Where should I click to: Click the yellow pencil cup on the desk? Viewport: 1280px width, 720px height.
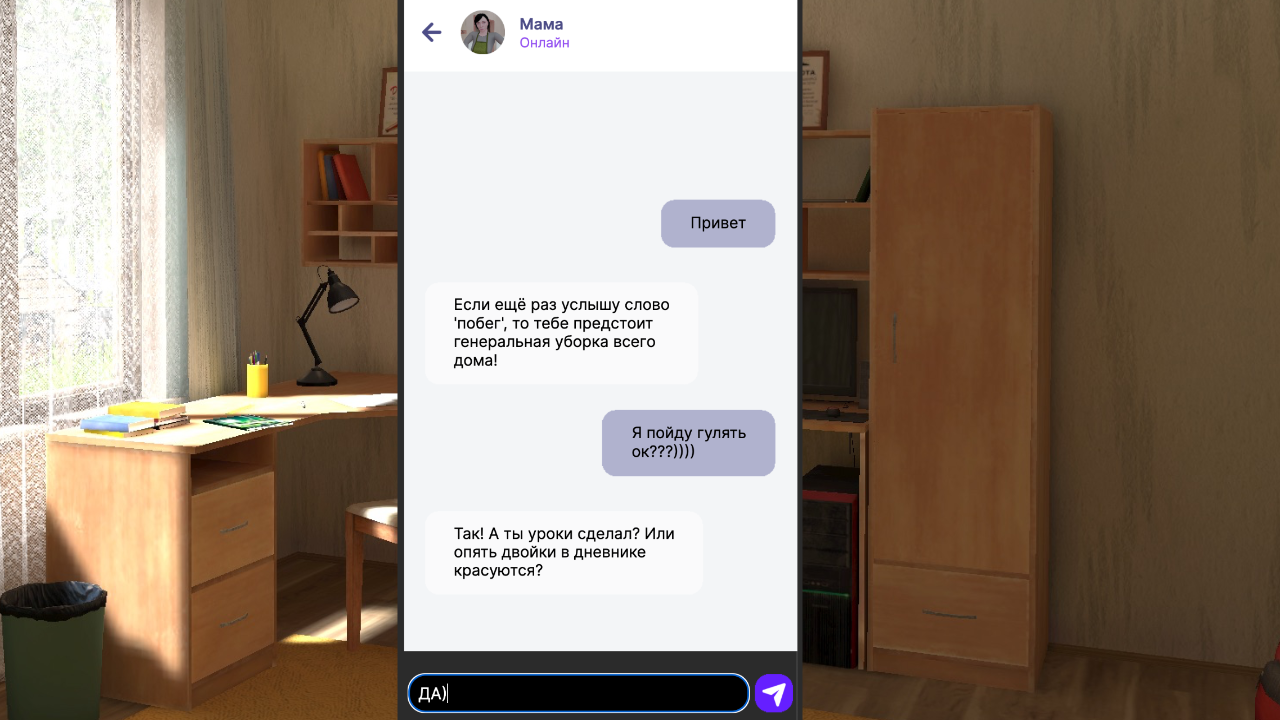[x=258, y=380]
